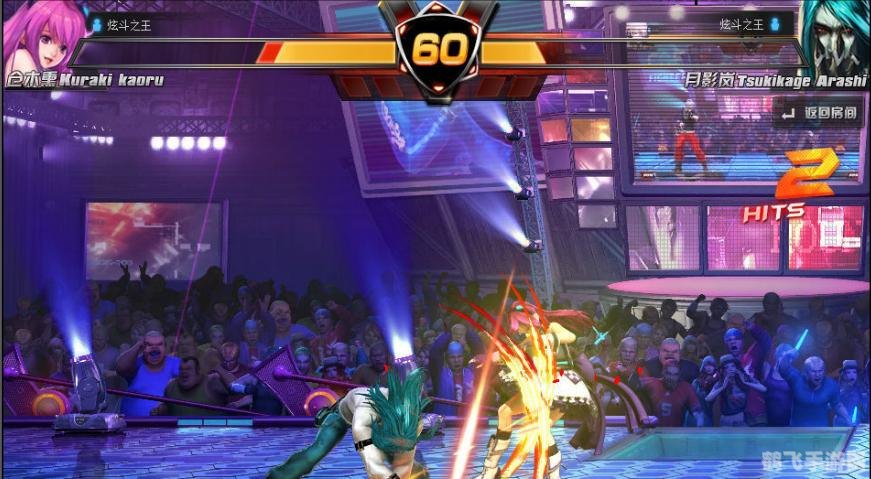
Task: Click the 返回房间 return-to-room button
Action: tap(819, 113)
